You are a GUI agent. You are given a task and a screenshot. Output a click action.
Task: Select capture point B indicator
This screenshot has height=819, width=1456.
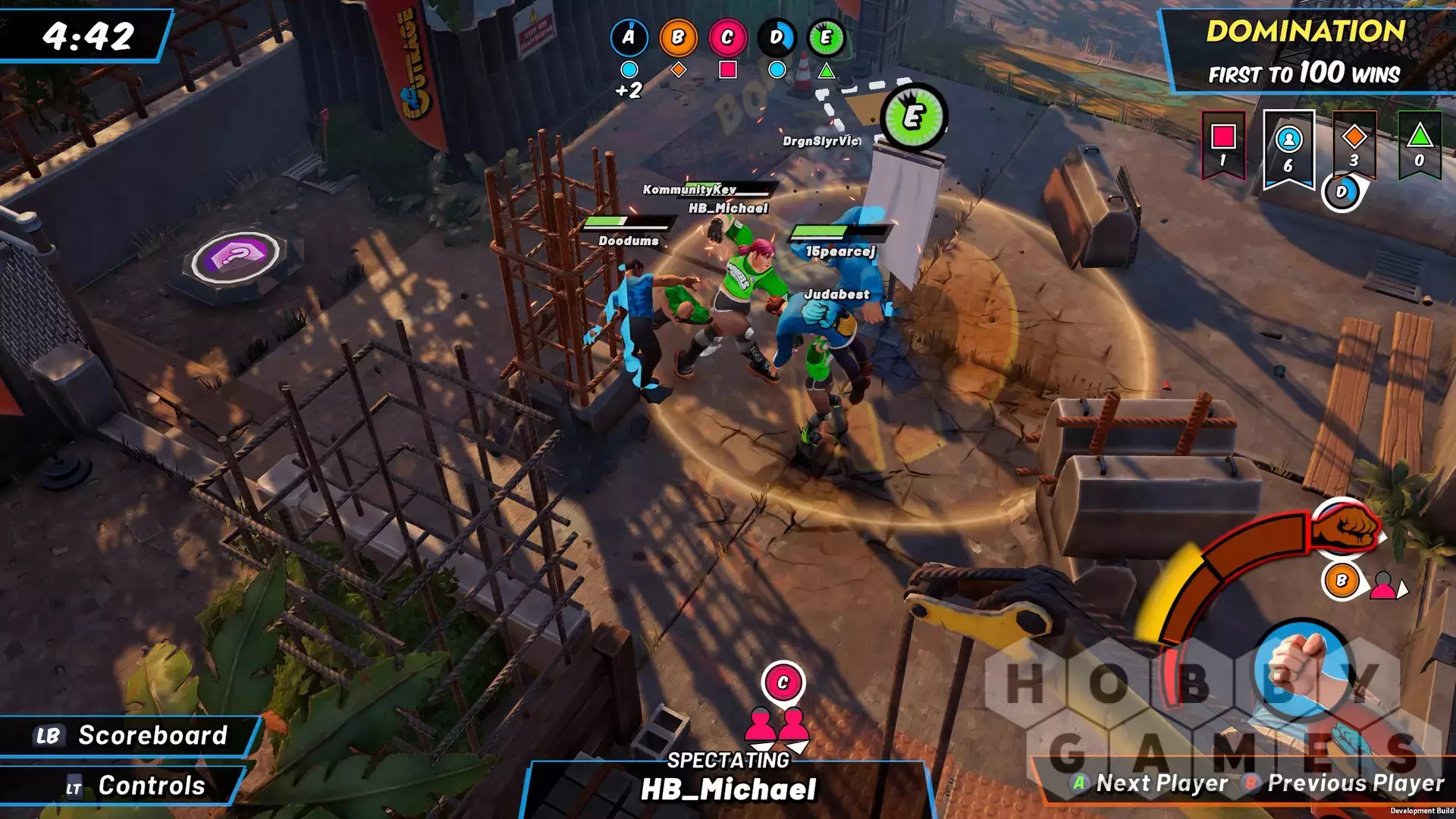click(x=678, y=37)
